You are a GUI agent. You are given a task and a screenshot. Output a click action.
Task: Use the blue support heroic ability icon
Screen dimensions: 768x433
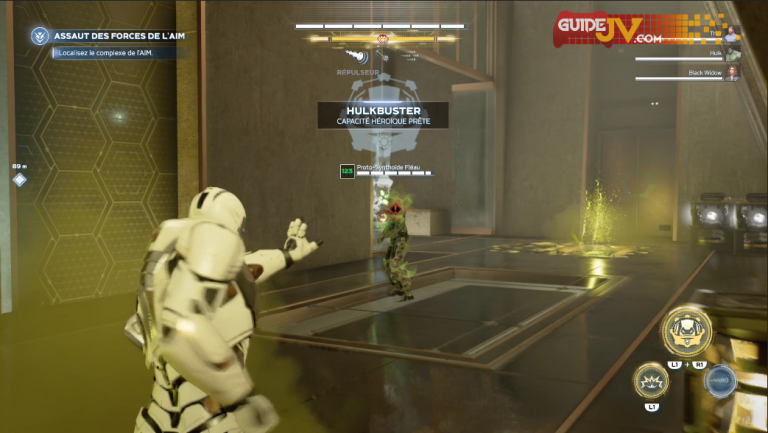tap(720, 381)
